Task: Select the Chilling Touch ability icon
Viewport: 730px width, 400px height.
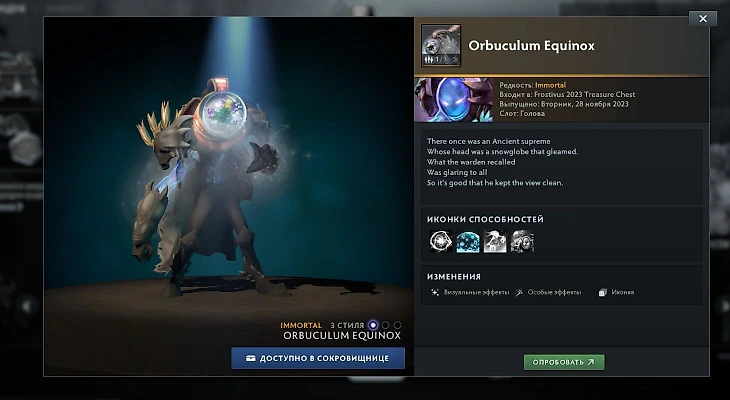Action: 495,241
